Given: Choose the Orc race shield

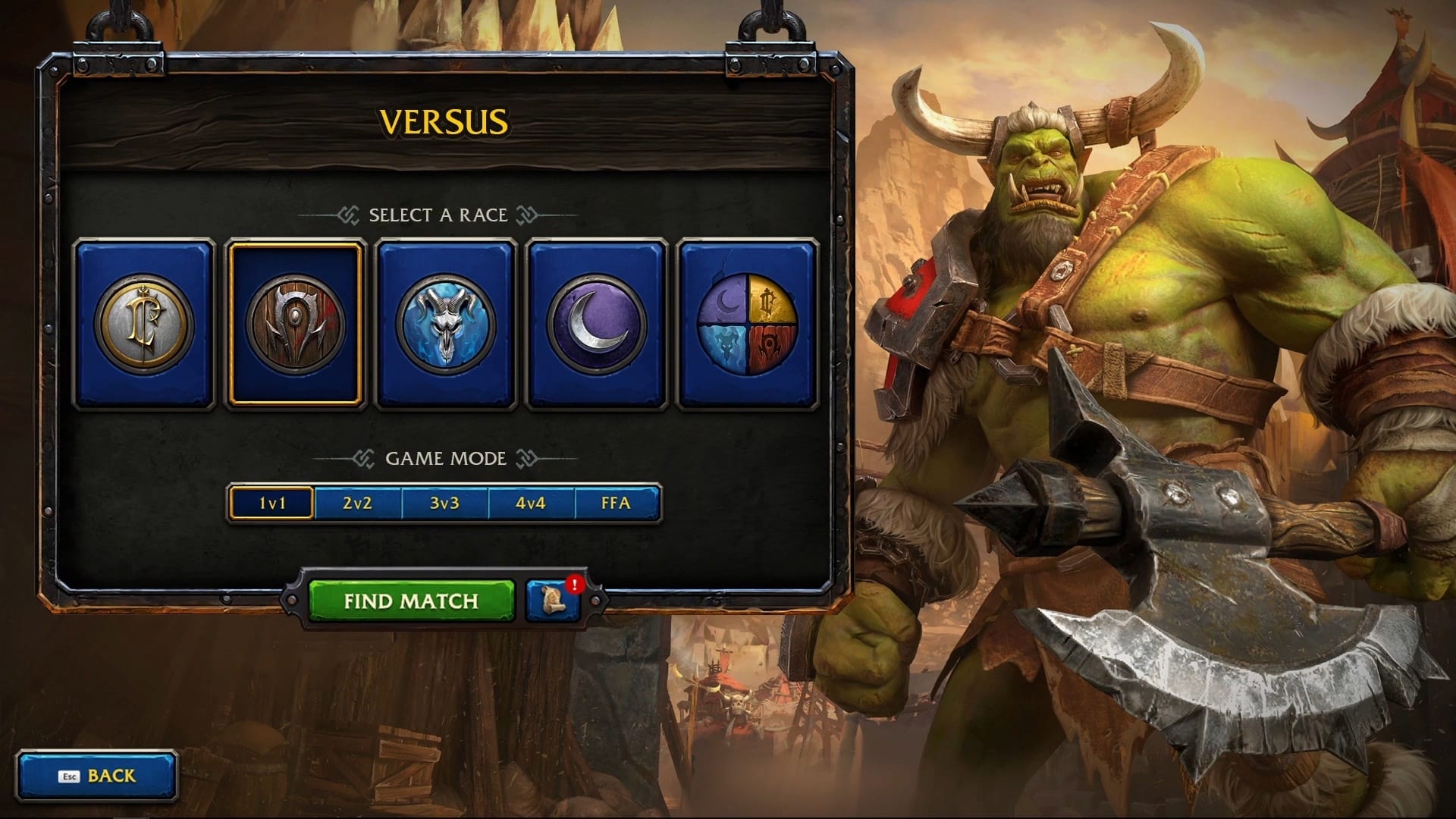Looking at the screenshot, I should (295, 325).
